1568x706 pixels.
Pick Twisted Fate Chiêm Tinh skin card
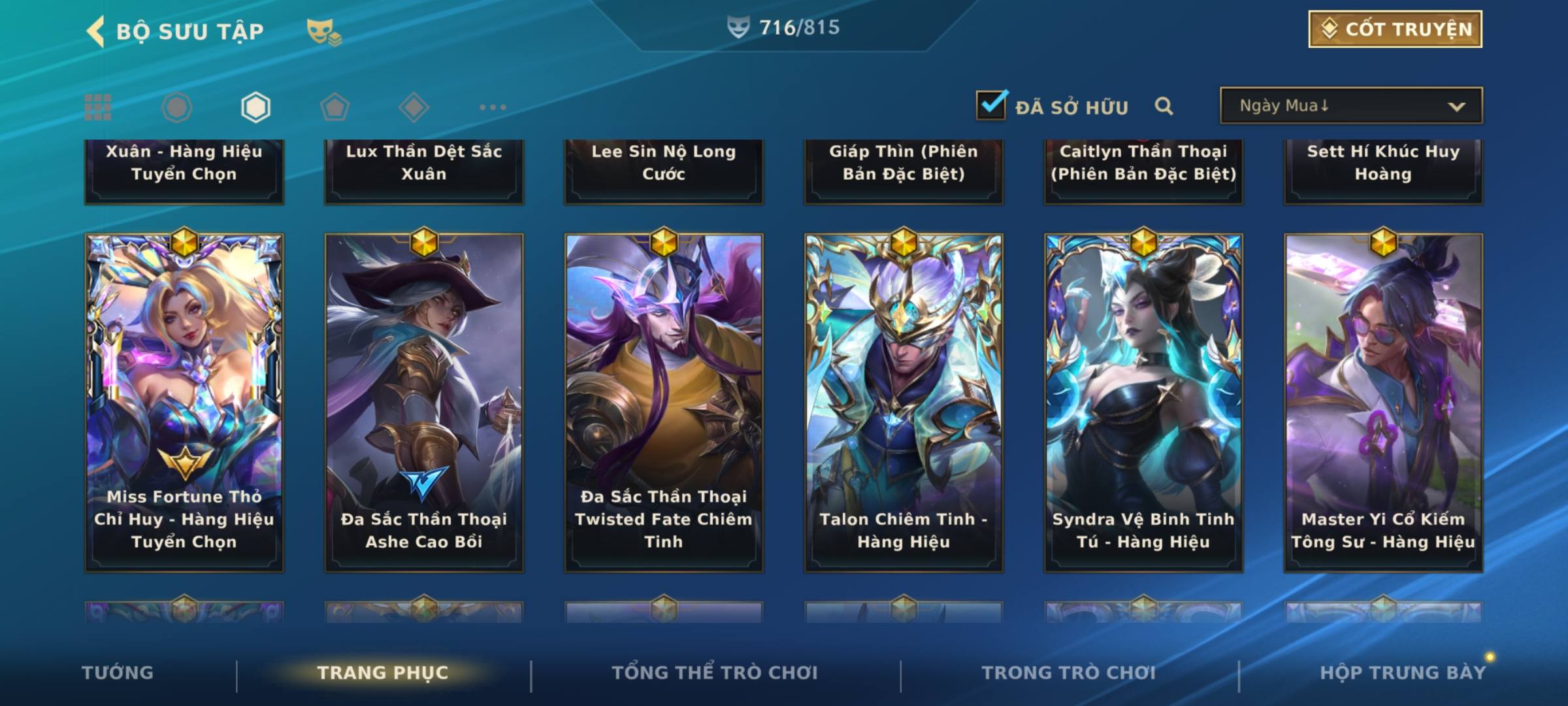point(664,402)
